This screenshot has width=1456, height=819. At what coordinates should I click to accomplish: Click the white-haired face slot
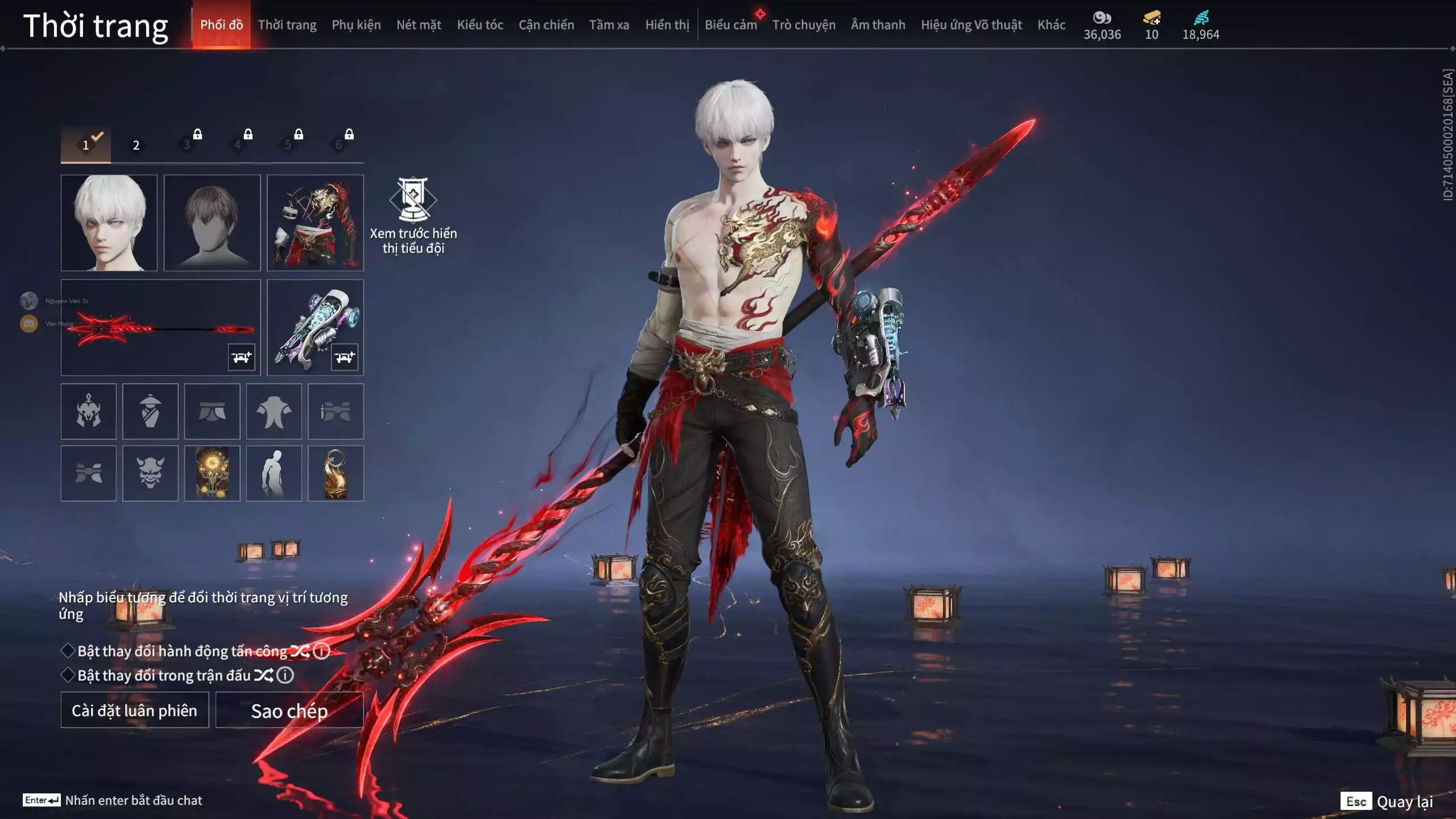(109, 222)
